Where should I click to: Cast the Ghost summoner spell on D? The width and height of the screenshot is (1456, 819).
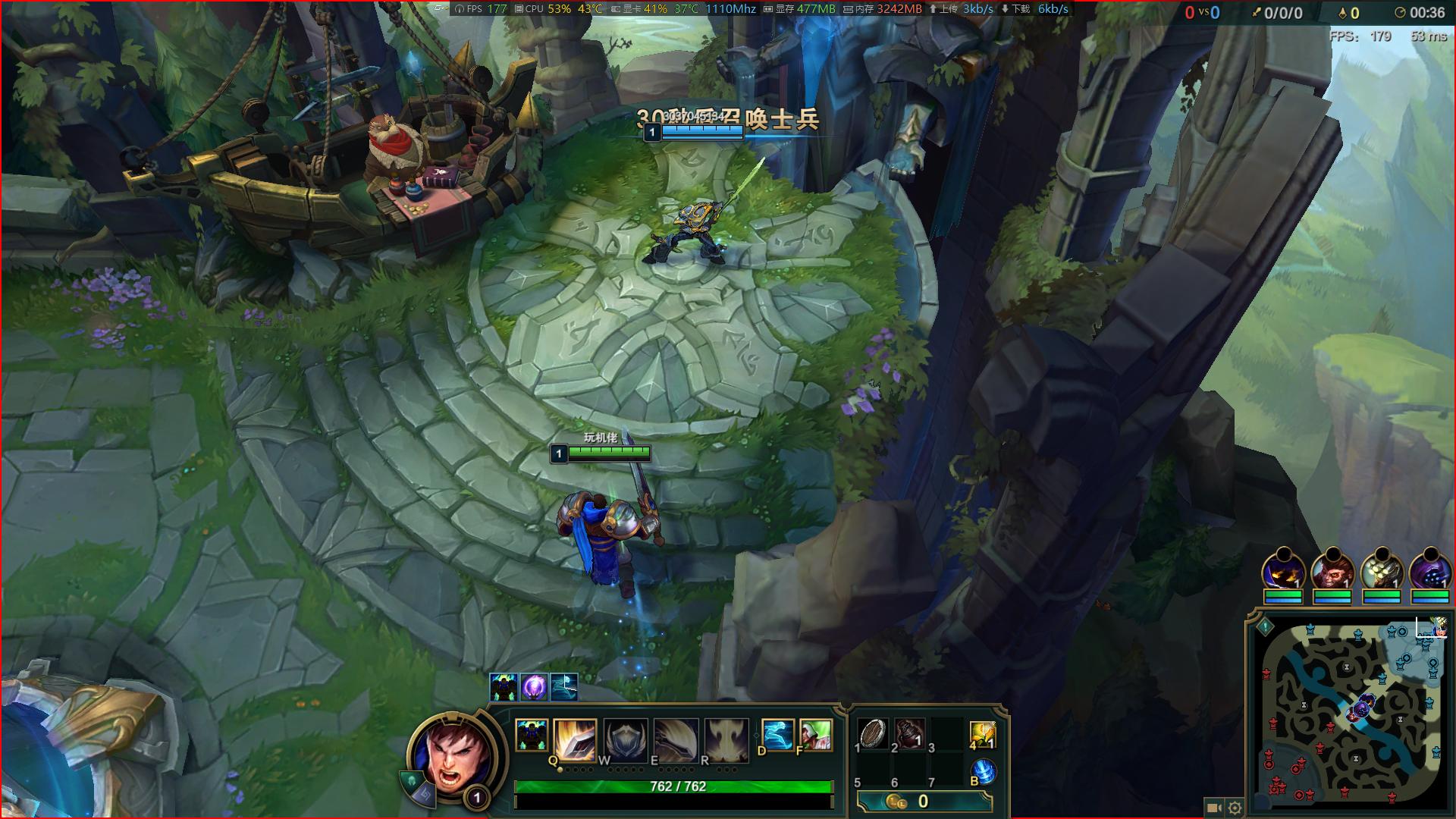[x=777, y=735]
